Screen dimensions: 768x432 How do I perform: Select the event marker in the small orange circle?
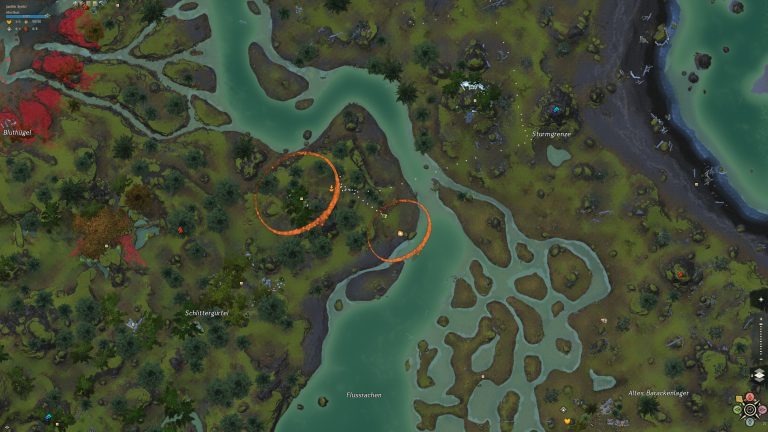tap(401, 233)
